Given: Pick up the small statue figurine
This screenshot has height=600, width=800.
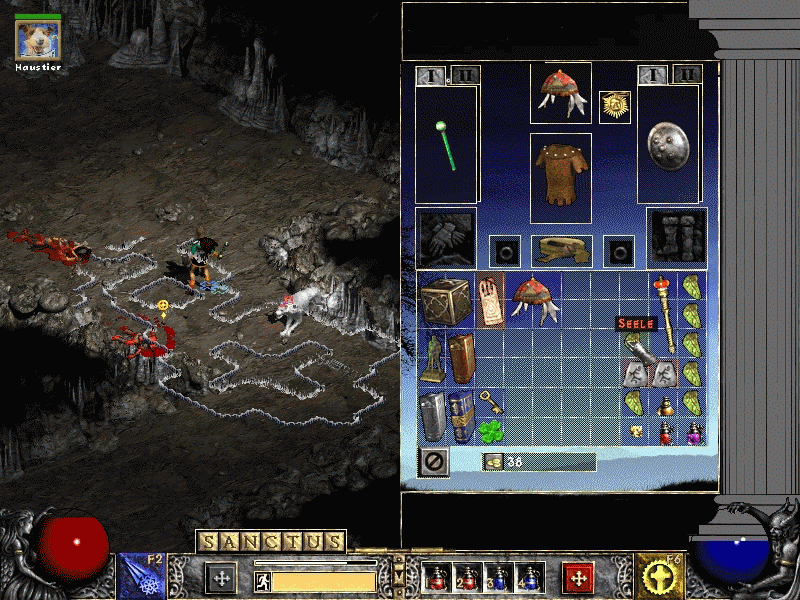Looking at the screenshot, I should click(432, 358).
